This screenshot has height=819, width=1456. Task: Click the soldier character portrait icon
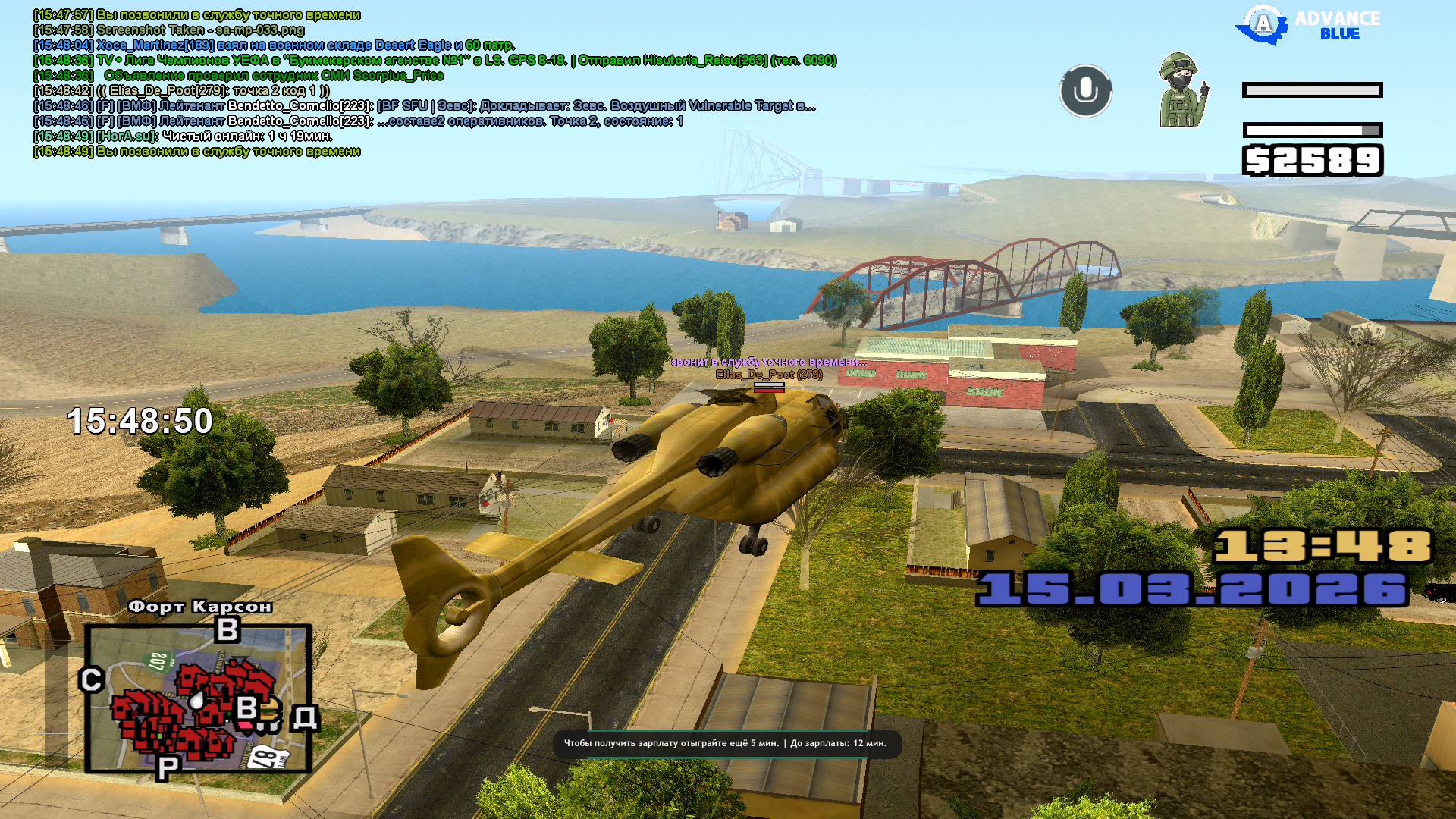click(1182, 90)
